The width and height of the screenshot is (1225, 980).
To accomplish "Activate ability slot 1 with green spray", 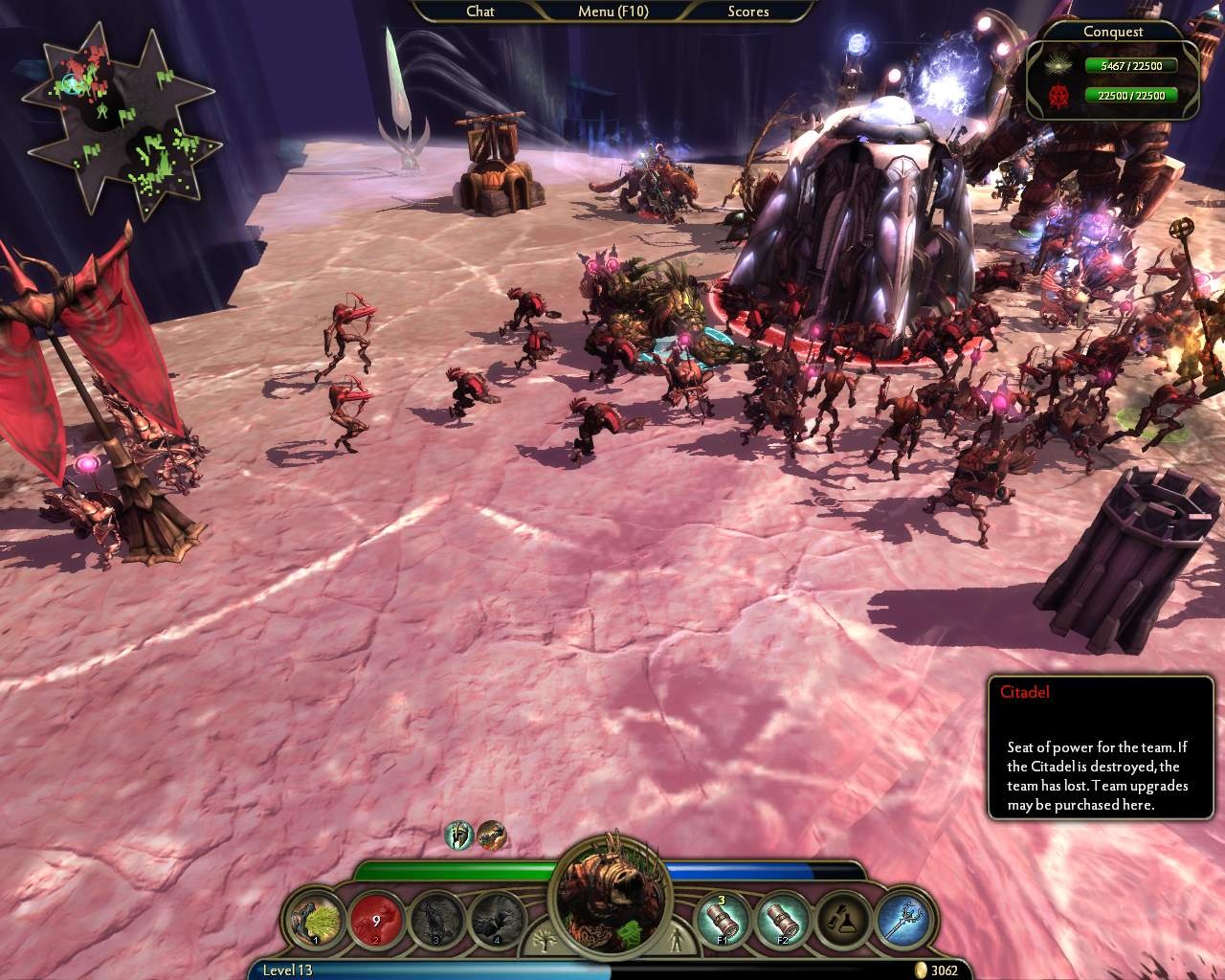I will click(x=318, y=920).
